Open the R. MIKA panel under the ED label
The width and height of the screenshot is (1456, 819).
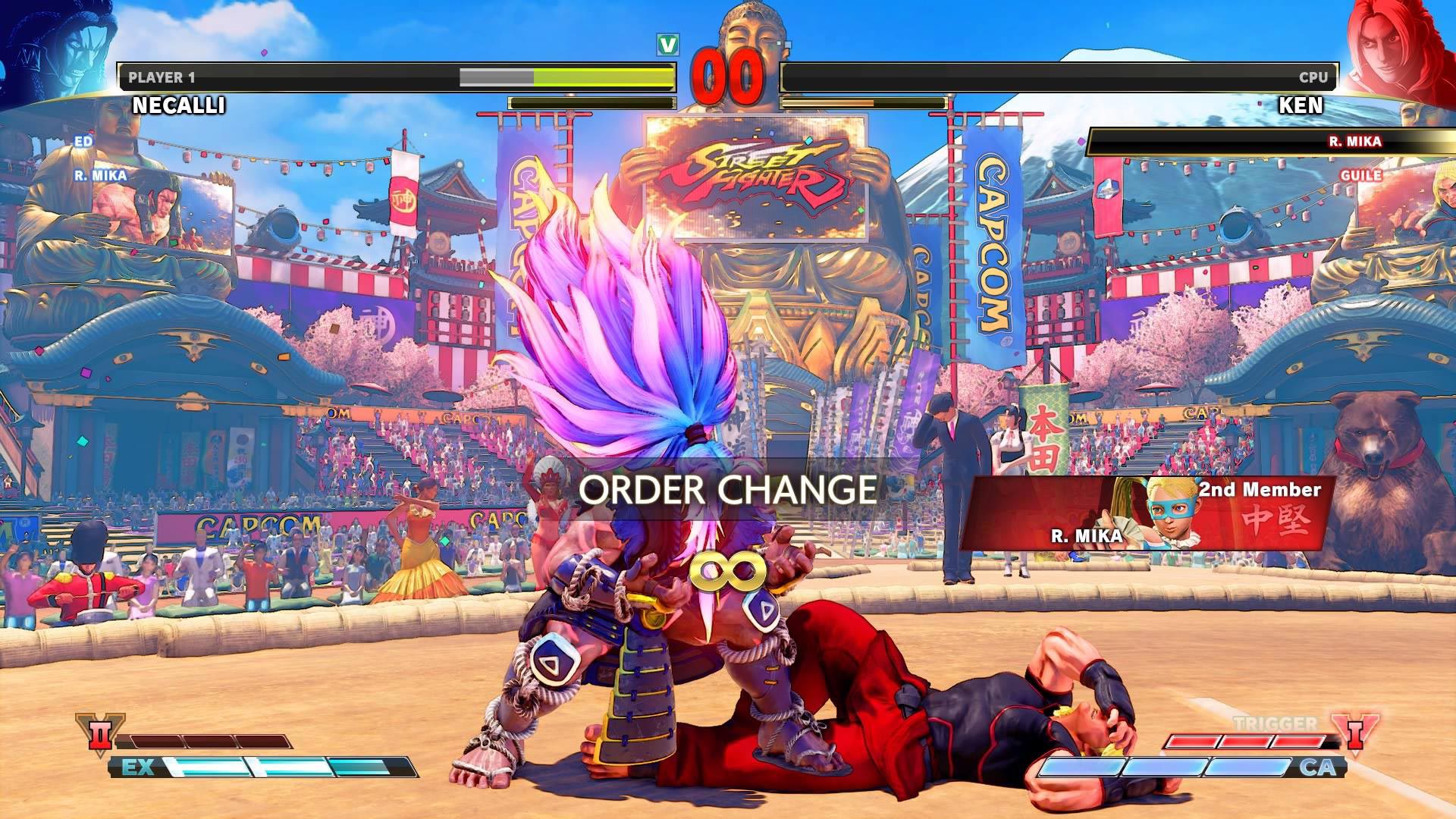[99, 174]
